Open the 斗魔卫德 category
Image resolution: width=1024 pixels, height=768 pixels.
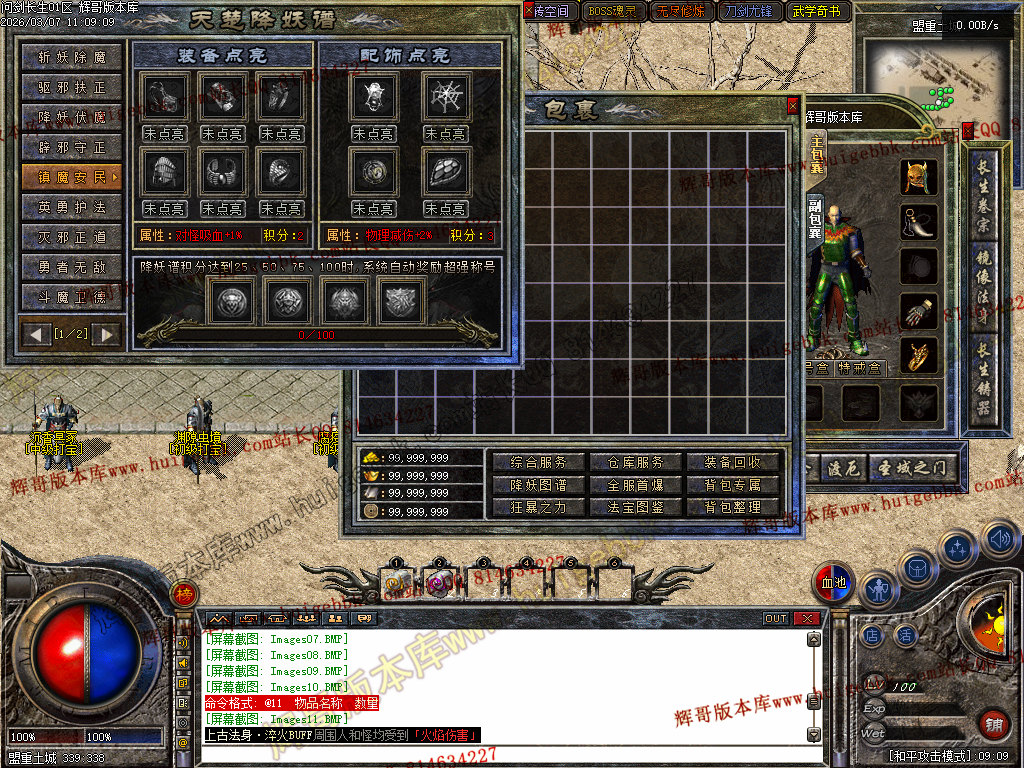[72, 297]
